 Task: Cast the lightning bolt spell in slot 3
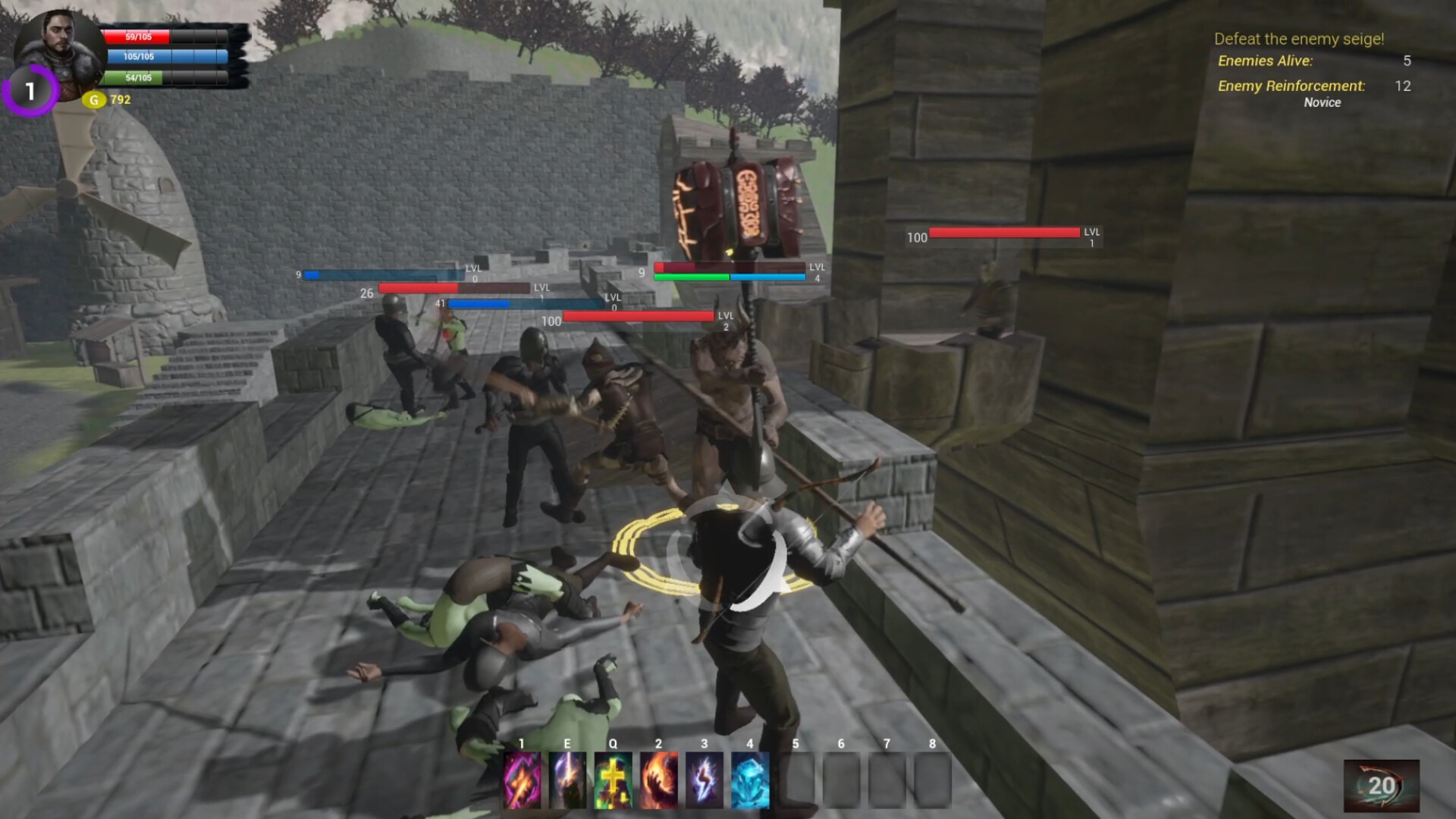[704, 782]
